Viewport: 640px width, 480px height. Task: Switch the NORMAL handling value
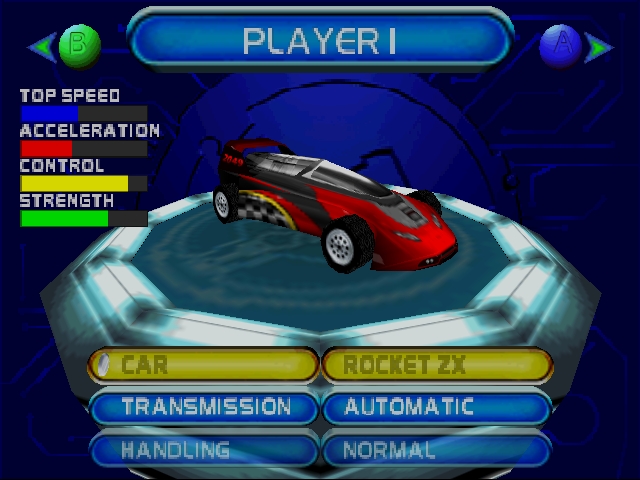tap(437, 449)
